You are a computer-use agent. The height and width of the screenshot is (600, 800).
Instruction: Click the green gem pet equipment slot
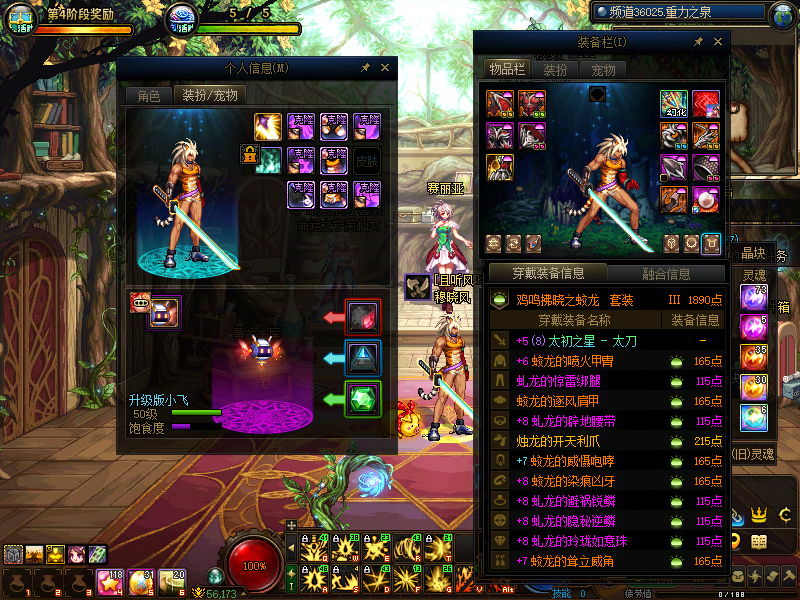[362, 399]
